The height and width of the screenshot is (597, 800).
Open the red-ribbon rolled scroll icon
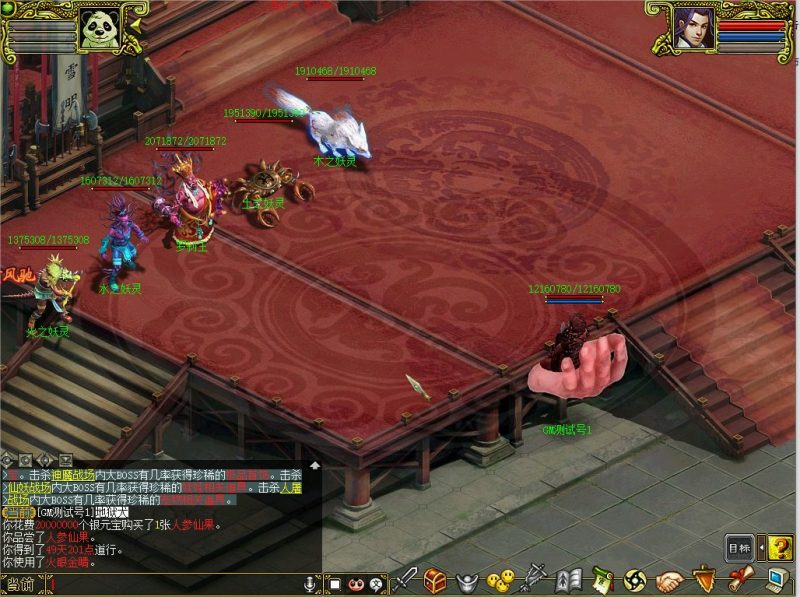(x=740, y=580)
